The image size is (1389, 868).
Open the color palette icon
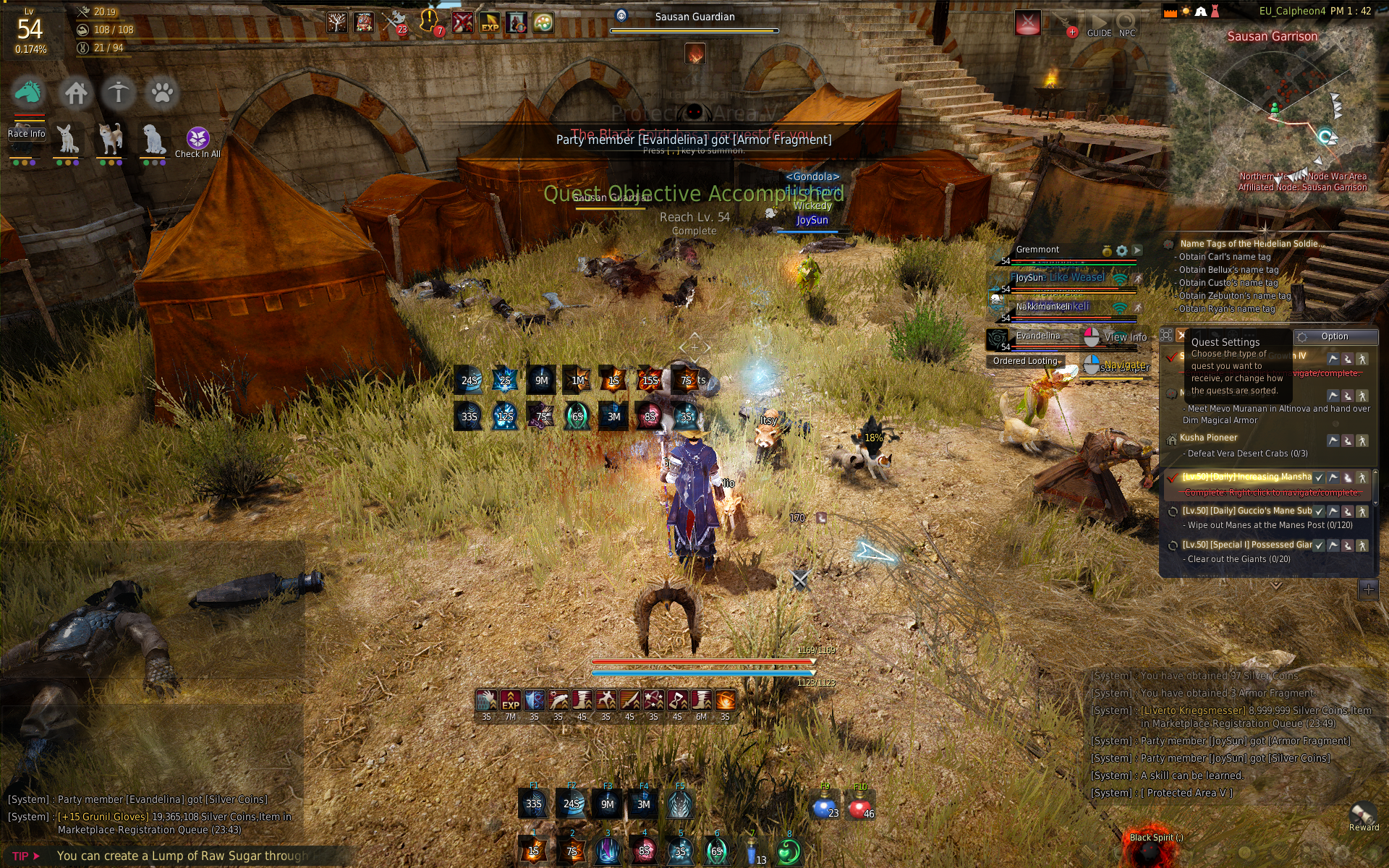[x=543, y=22]
